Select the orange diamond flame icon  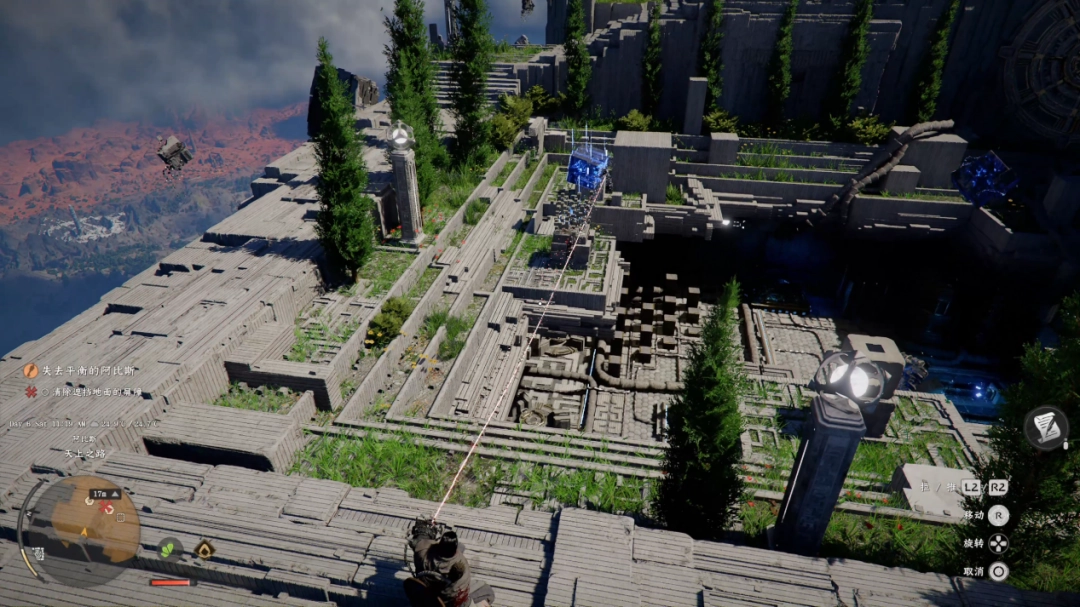coord(204,549)
